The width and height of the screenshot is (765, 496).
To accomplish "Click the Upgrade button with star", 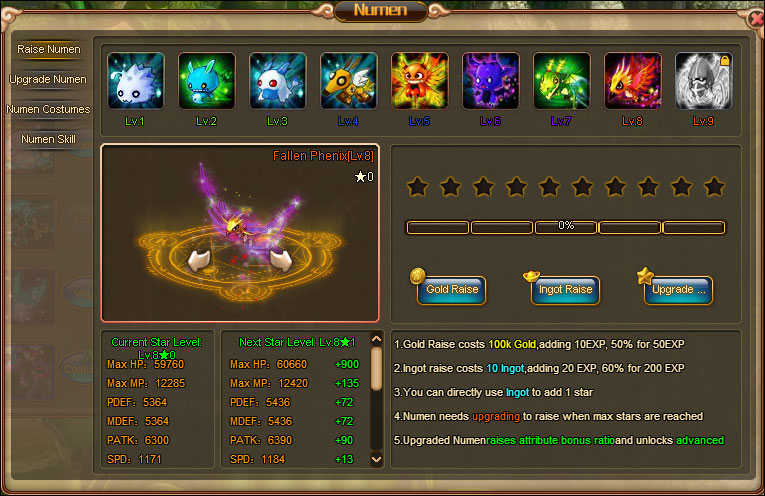I will point(679,290).
